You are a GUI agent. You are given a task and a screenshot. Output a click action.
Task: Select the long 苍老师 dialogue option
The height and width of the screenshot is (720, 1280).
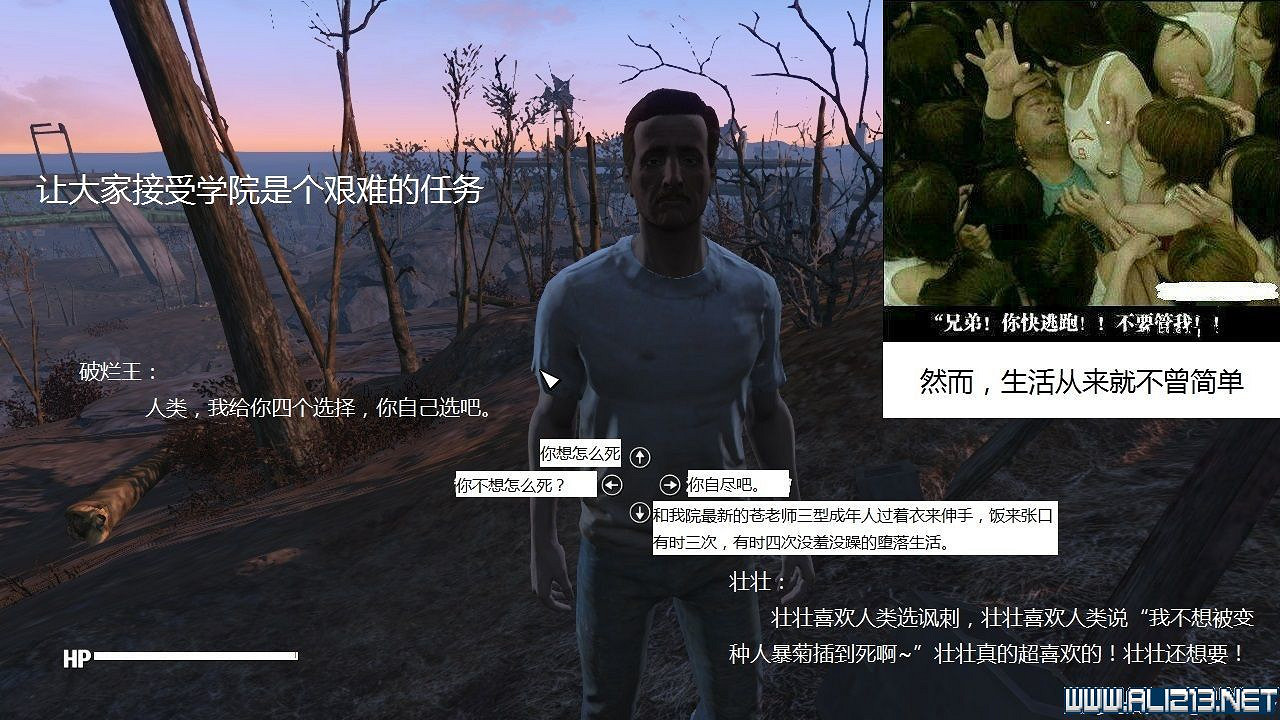[850, 528]
